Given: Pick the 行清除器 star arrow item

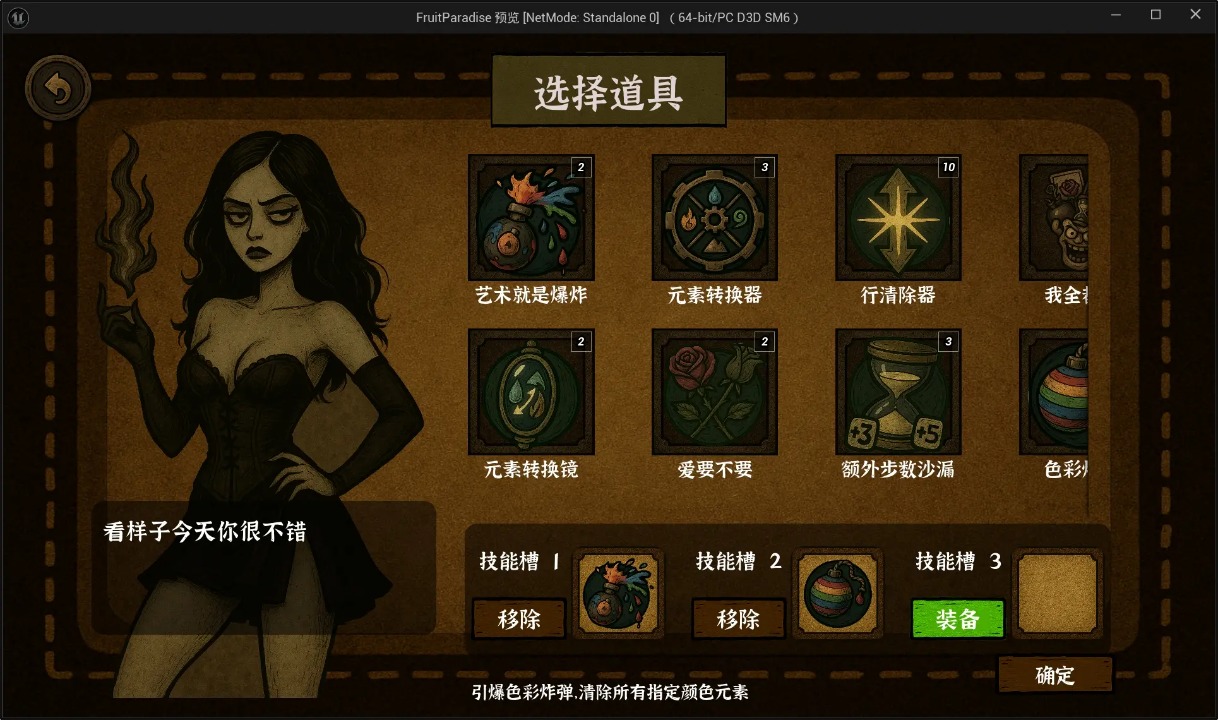Looking at the screenshot, I should [898, 218].
